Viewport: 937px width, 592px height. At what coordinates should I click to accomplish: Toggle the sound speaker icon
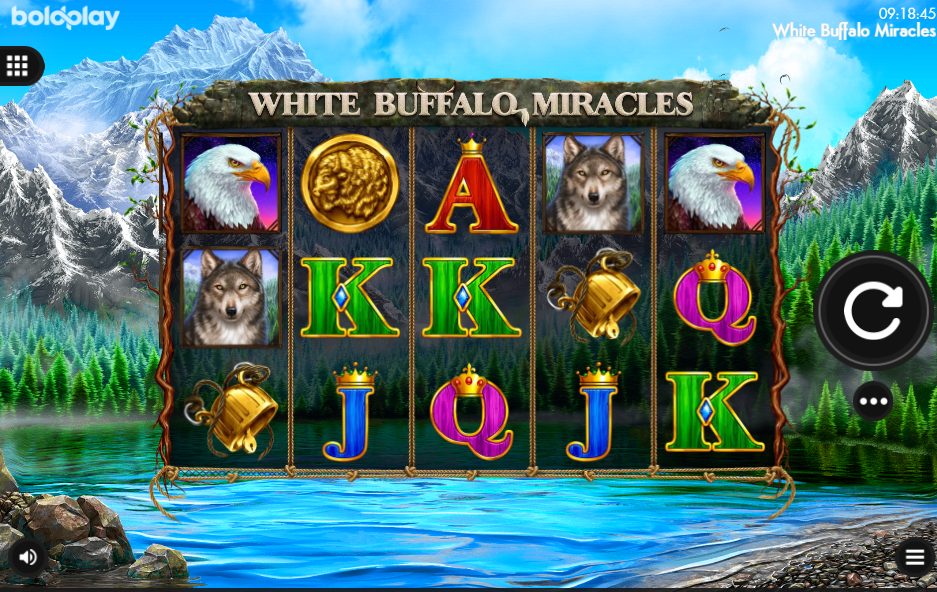coord(28,557)
